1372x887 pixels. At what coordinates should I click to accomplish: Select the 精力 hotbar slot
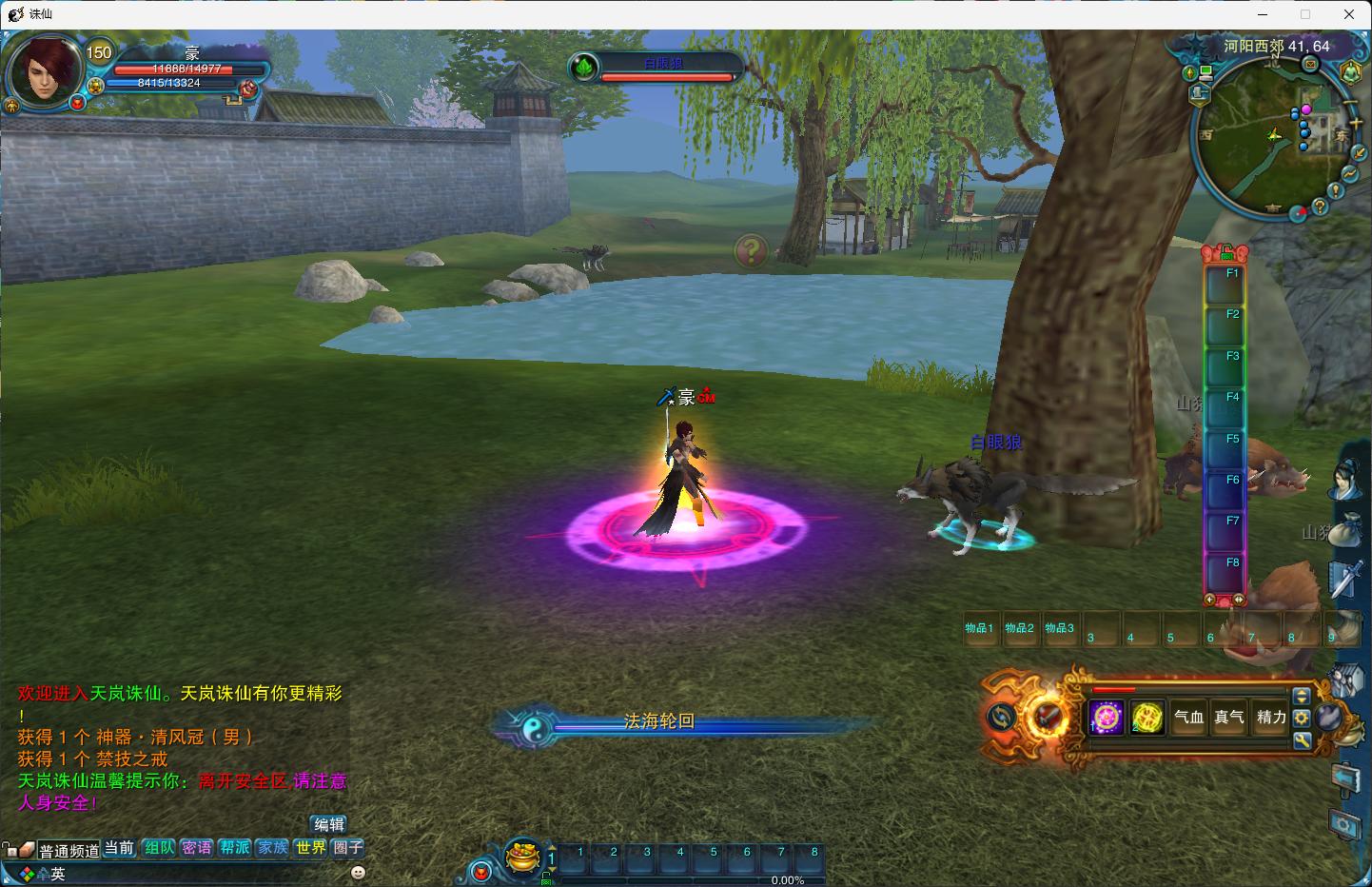click(1271, 717)
